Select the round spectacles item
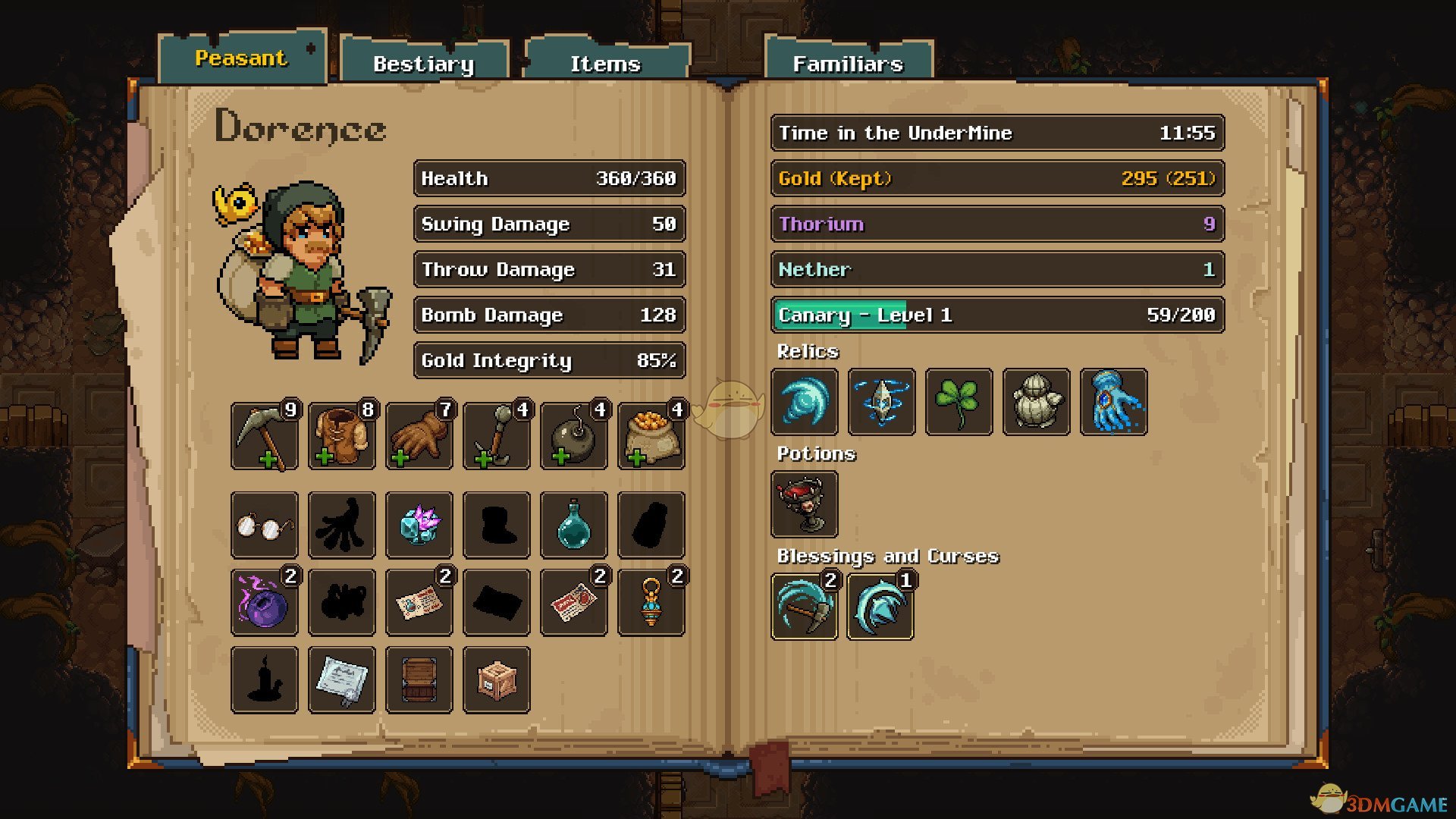Screen dimensions: 1456x819 tap(265, 525)
